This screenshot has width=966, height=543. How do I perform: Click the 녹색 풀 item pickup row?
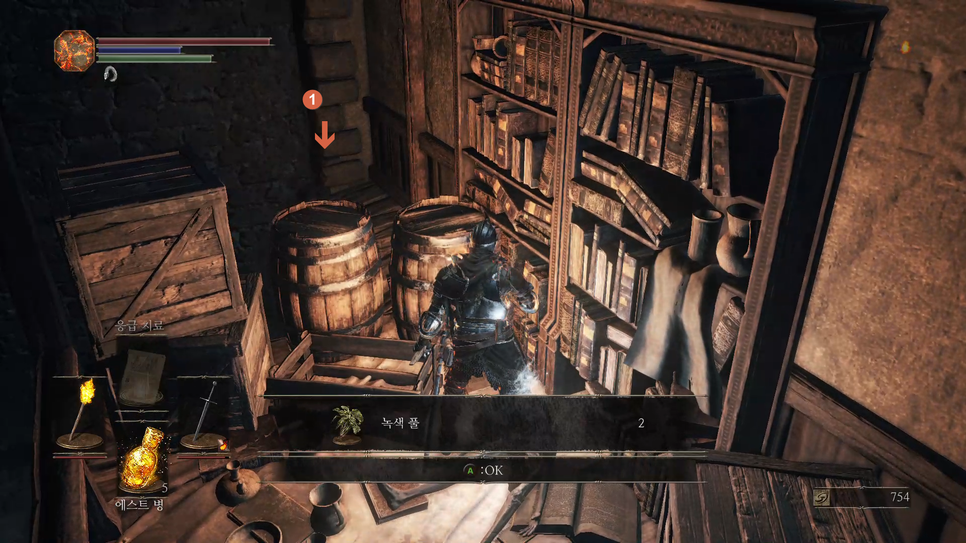pyautogui.click(x=485, y=423)
